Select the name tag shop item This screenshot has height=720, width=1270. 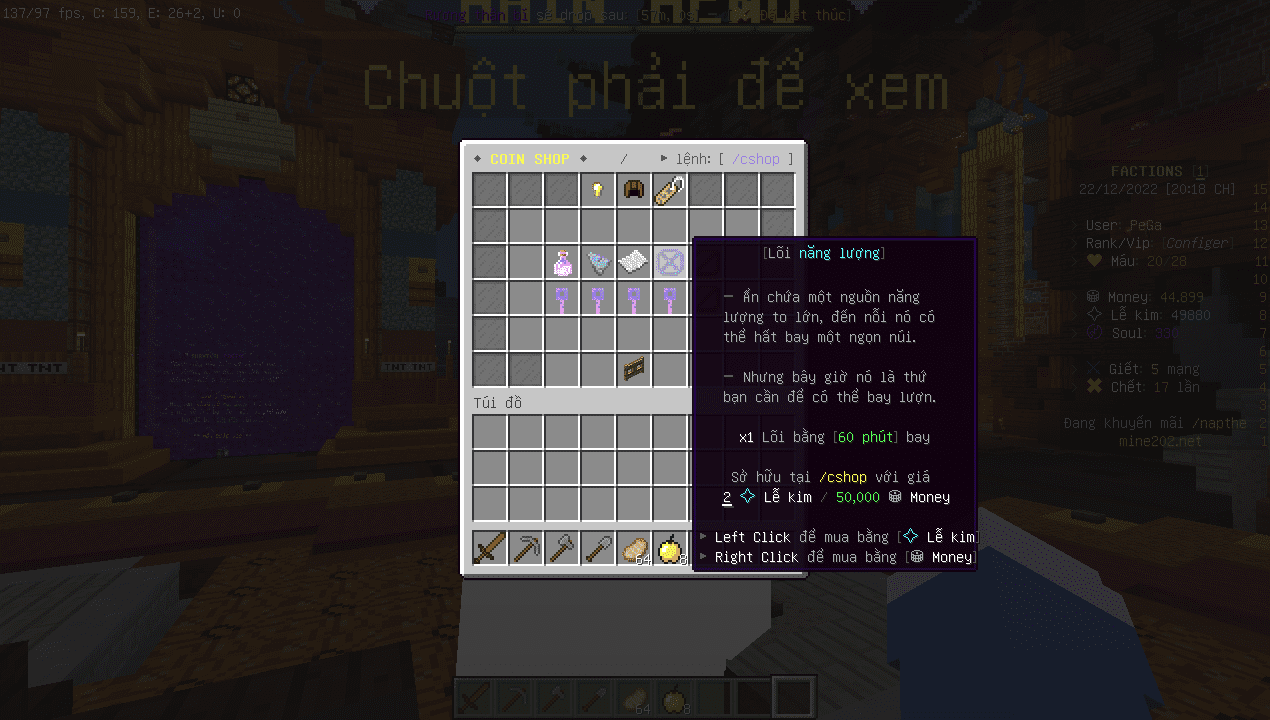[x=669, y=190]
